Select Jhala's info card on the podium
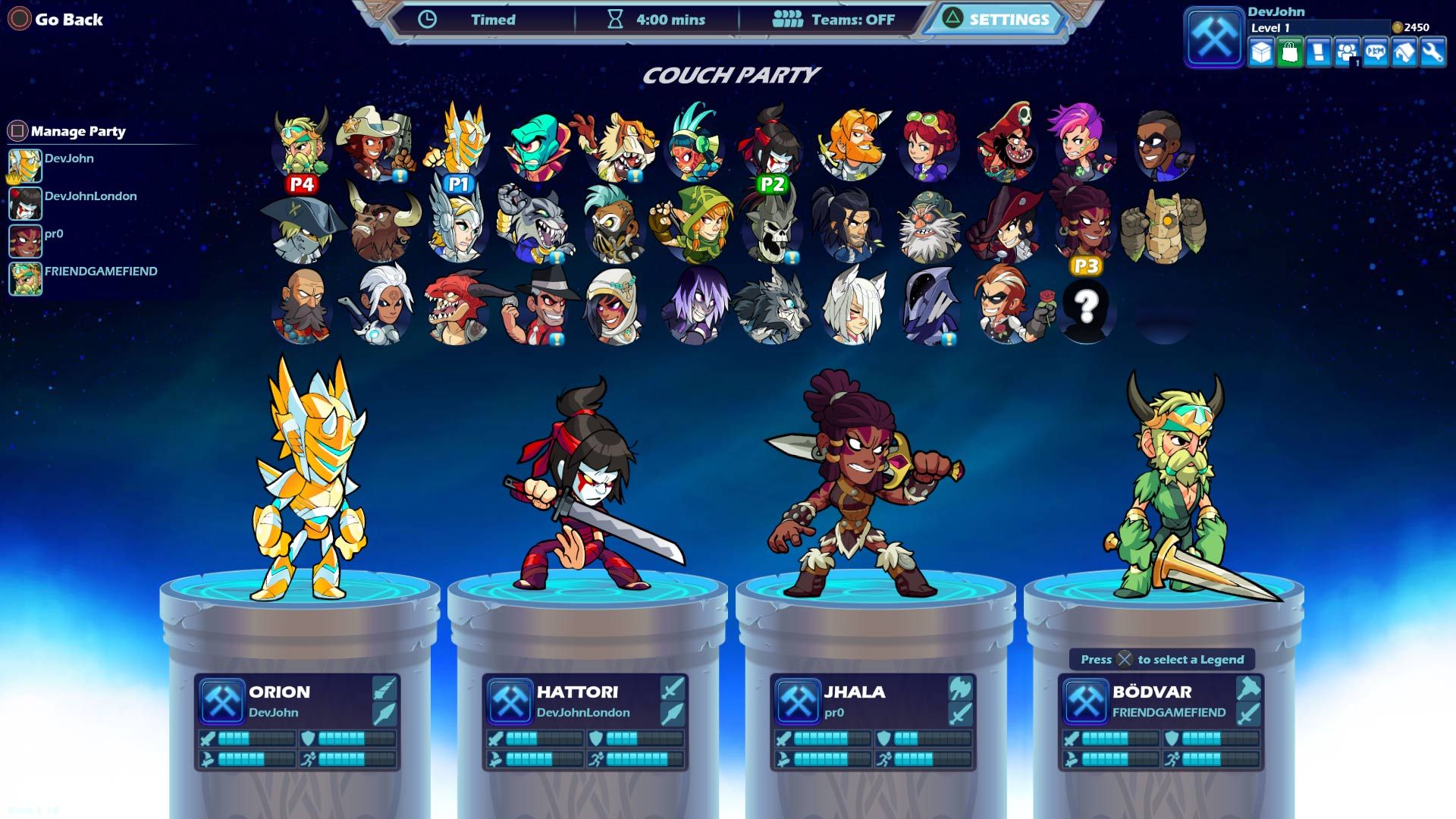The image size is (1456, 819). coord(873,722)
